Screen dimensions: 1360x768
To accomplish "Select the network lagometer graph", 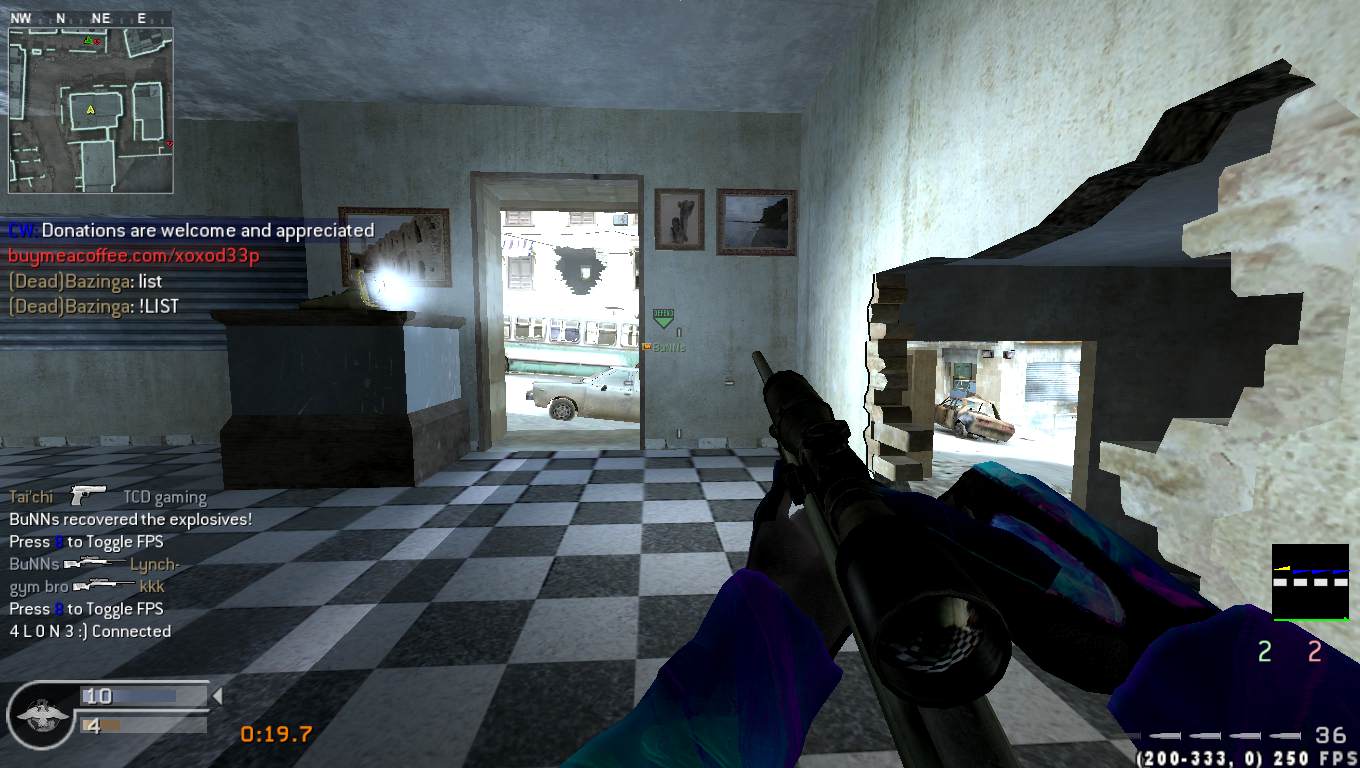I will 1310,582.
